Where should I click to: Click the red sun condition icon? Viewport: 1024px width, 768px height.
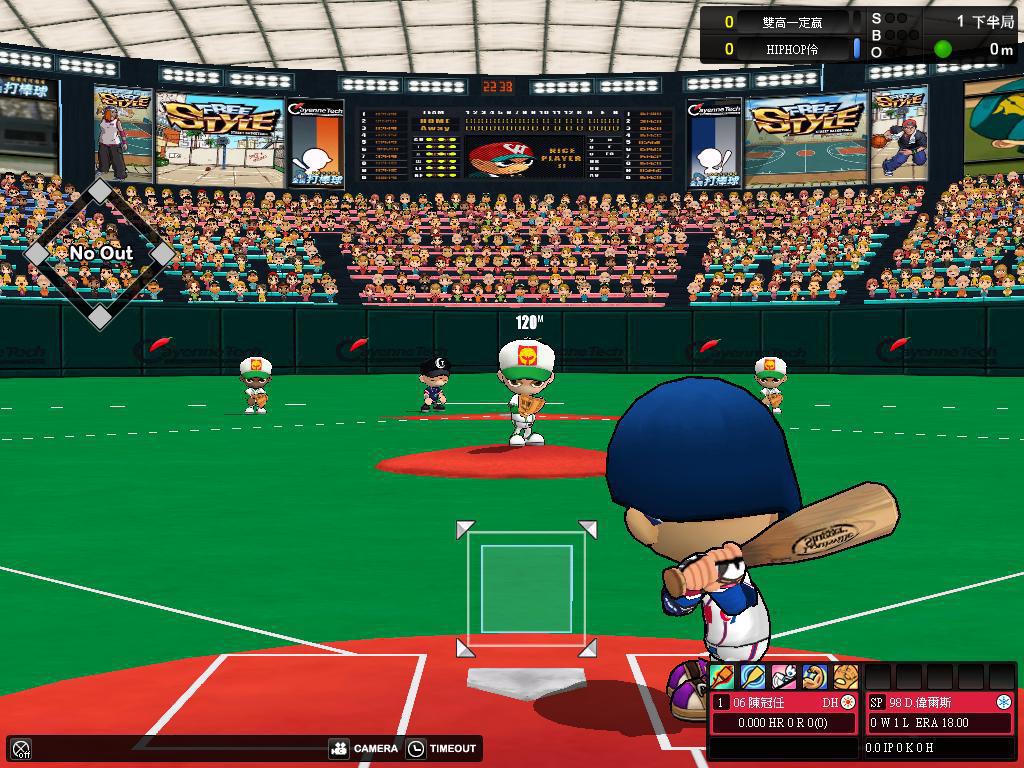click(848, 703)
